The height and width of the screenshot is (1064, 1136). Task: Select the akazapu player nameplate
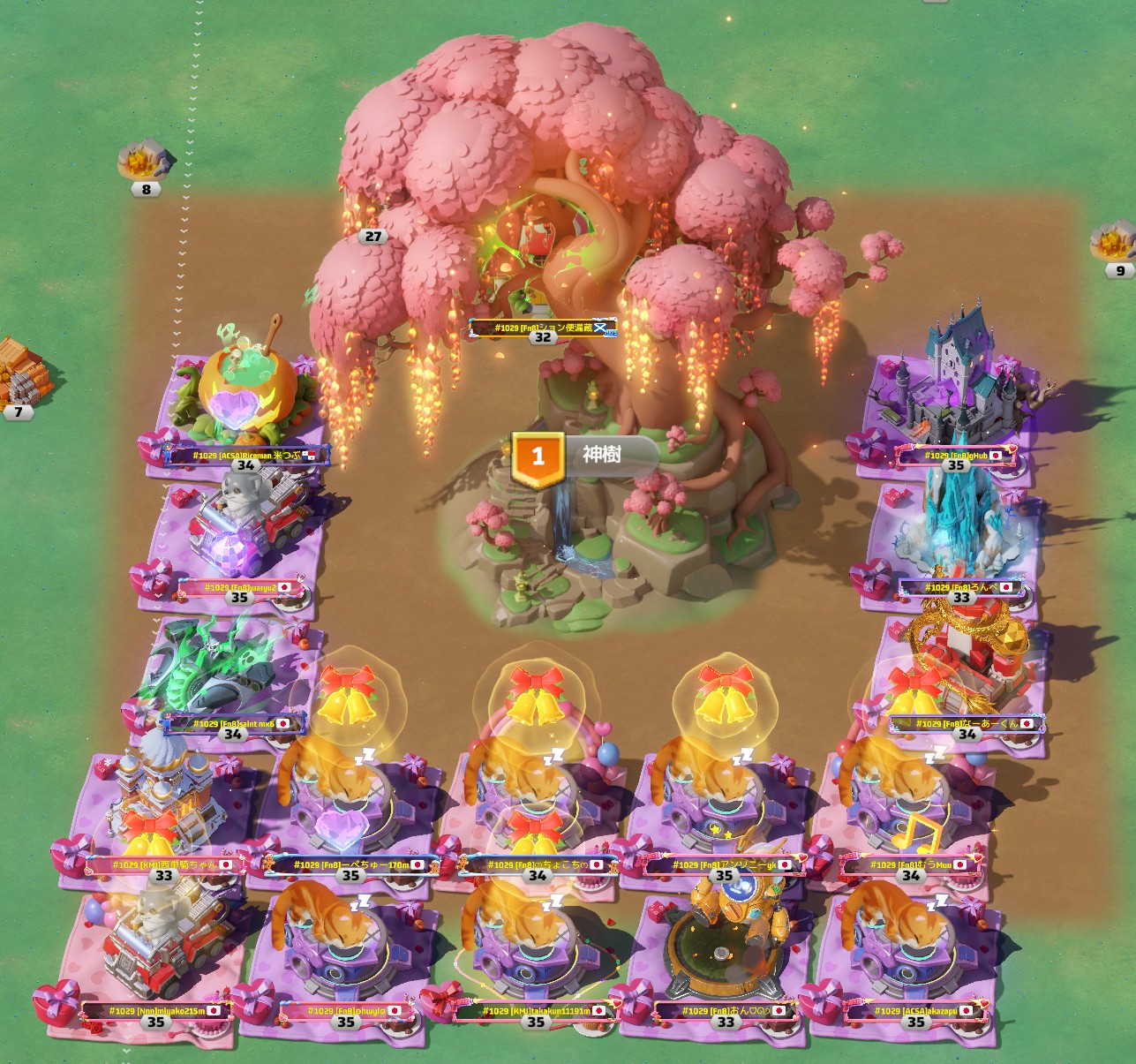(x=915, y=1011)
